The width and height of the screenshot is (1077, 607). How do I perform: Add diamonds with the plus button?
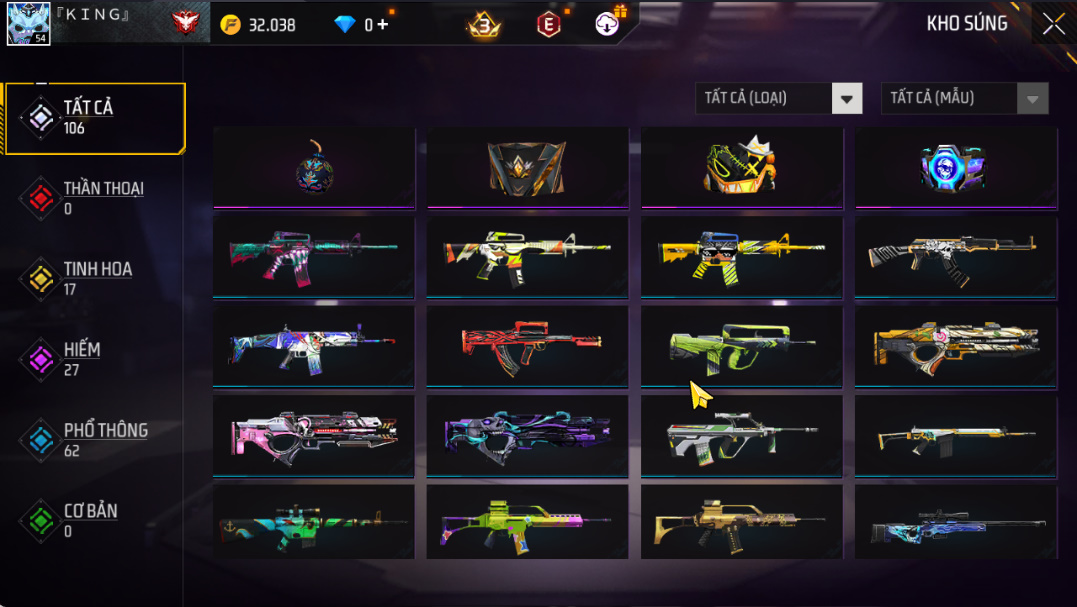click(x=383, y=24)
